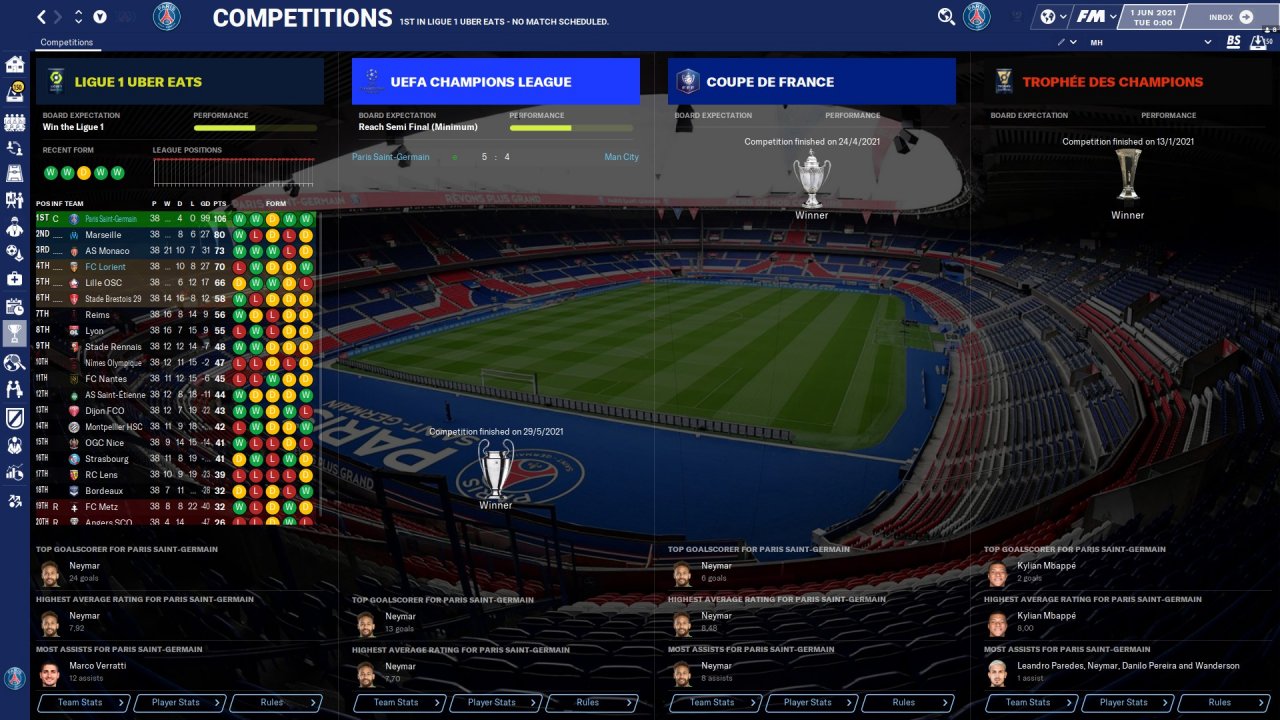Open the home icon in the sidebar
The image size is (1280, 720).
coord(15,65)
